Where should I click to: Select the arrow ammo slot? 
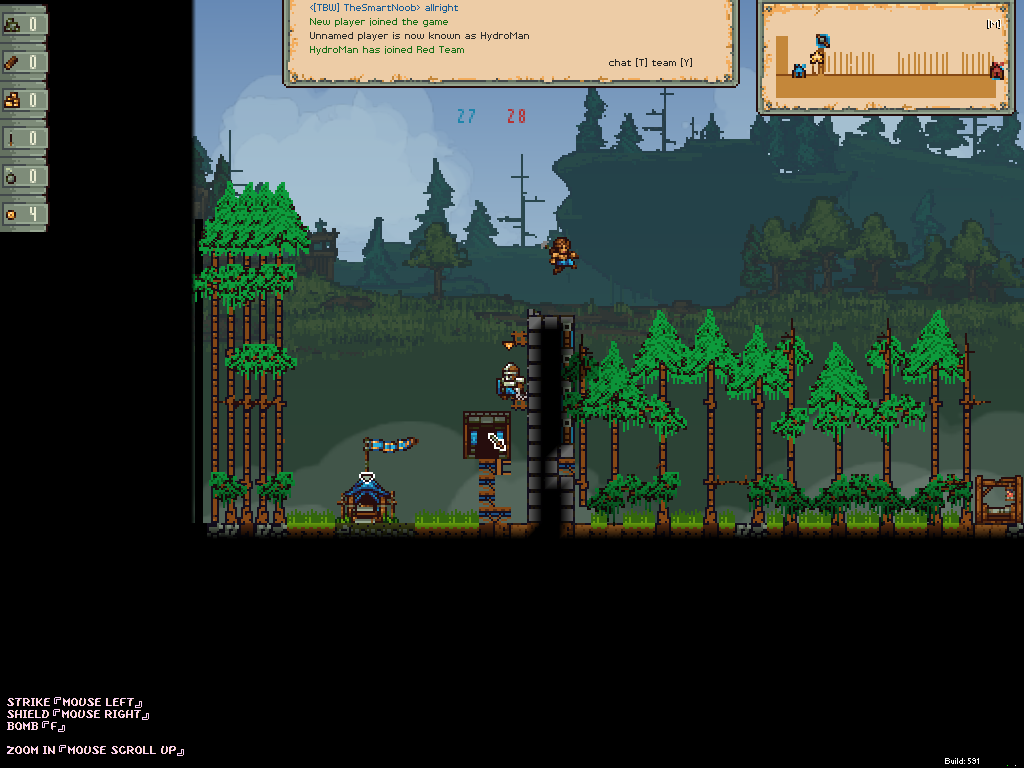[x=24, y=138]
